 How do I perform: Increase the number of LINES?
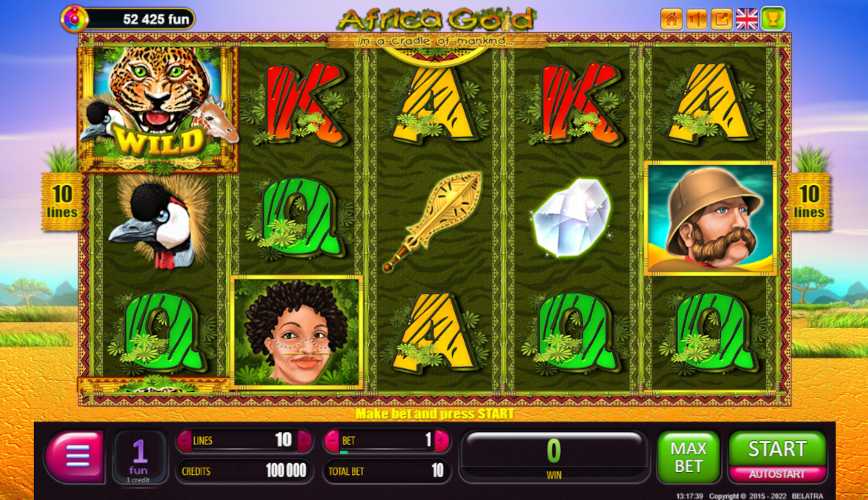pyautogui.click(x=302, y=441)
